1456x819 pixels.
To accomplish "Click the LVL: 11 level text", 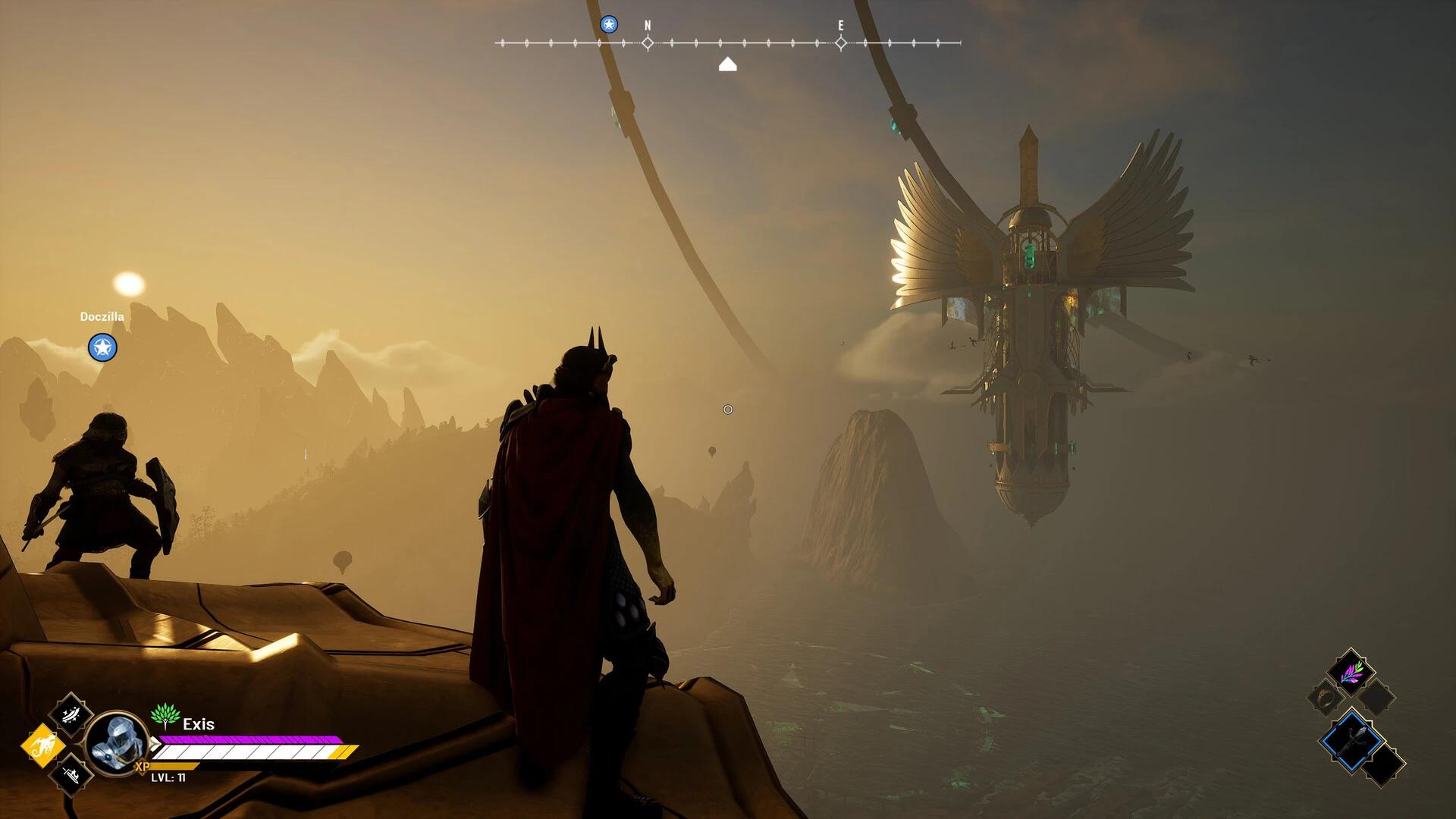I will coord(168,779).
